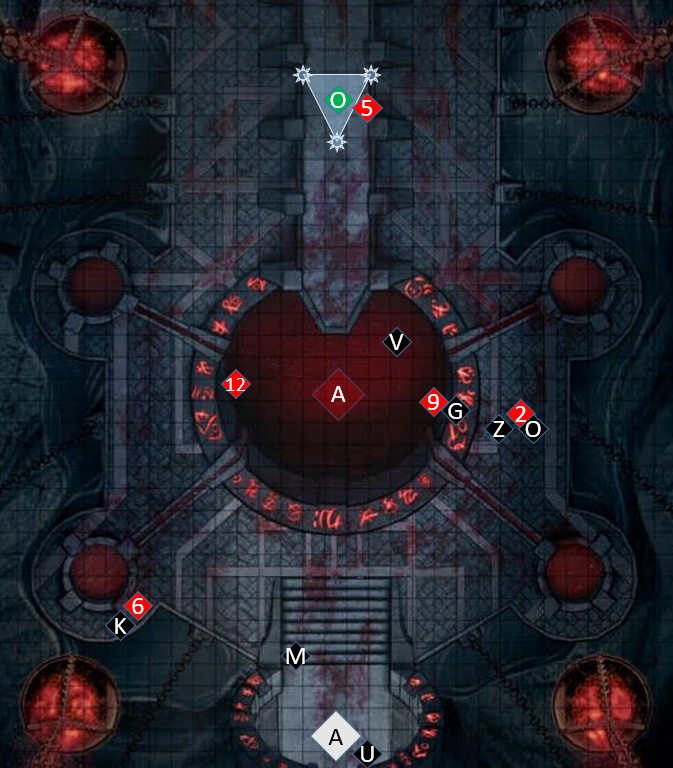Choose the dark red A diamond token
This screenshot has height=768, width=673.
click(x=338, y=394)
